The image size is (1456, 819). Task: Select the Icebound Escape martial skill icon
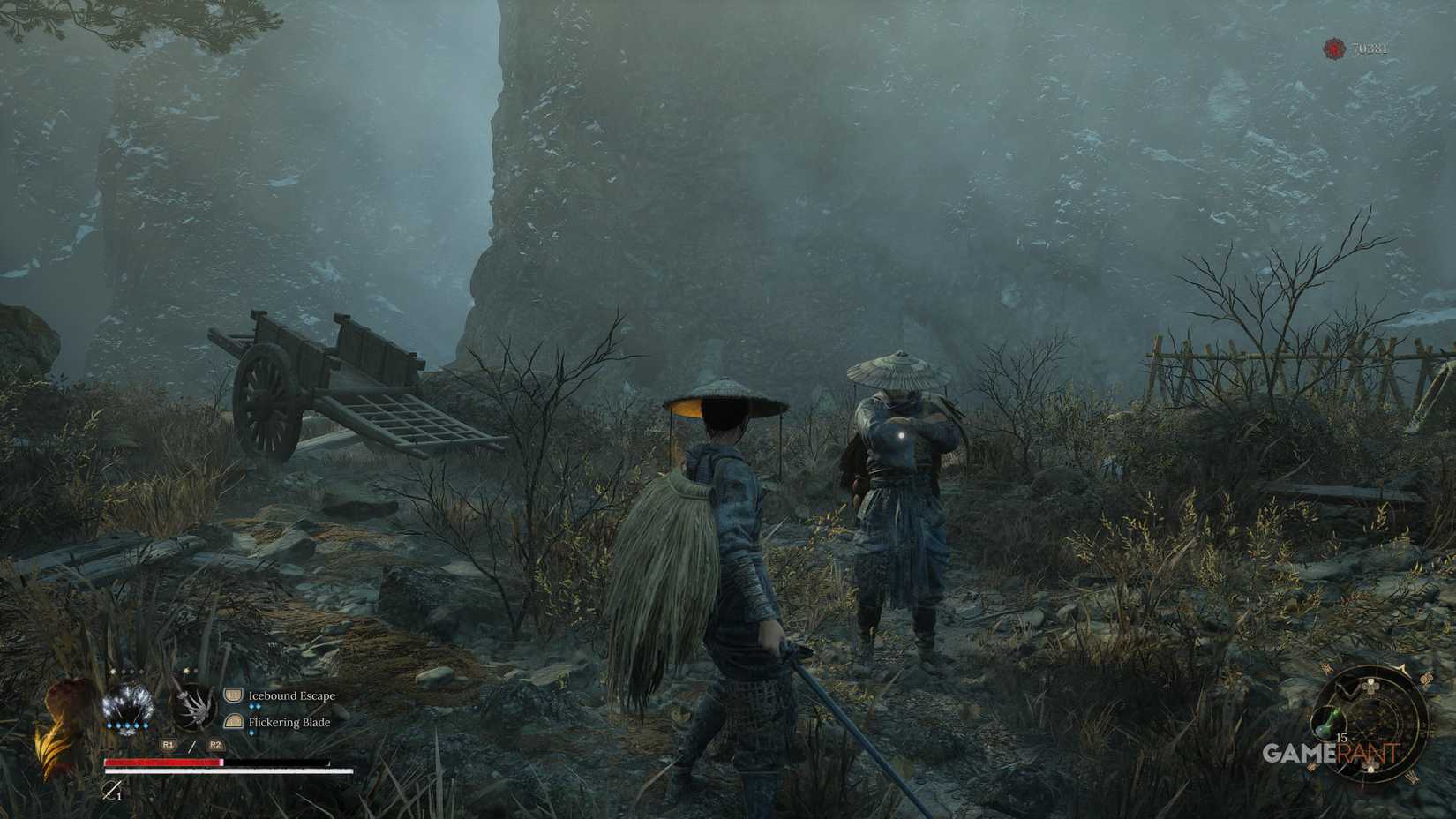tap(234, 696)
